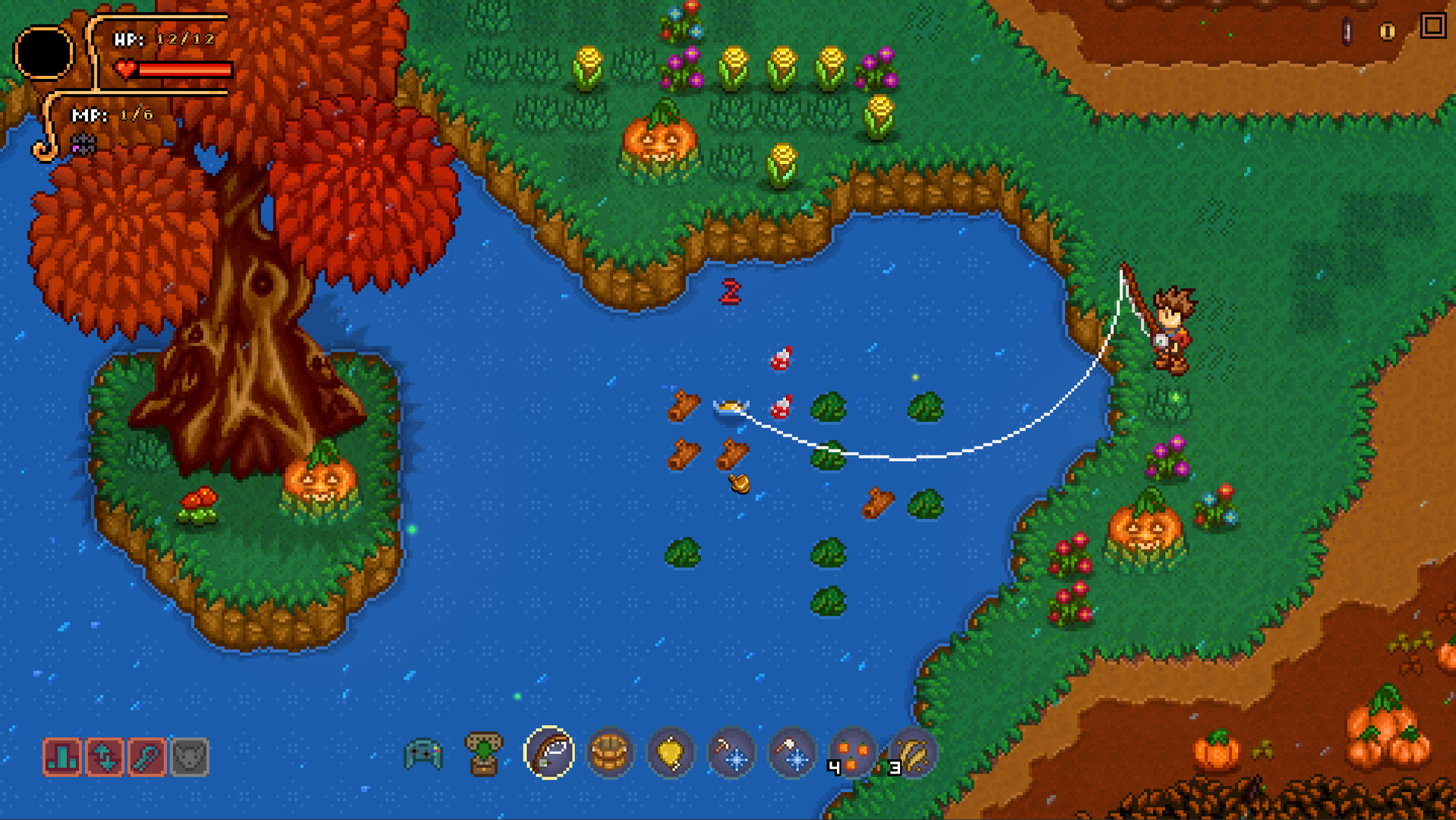Toggle the fish tracker icon
Image resolution: width=1456 pixels, height=820 pixels.
(x=149, y=757)
